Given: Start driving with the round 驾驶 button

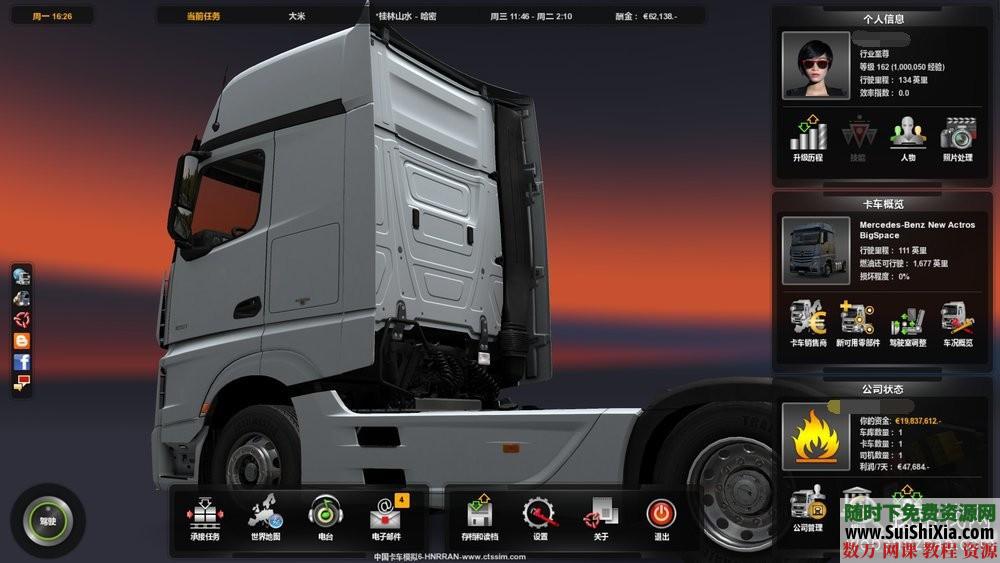Looking at the screenshot, I should pyautogui.click(x=47, y=521).
